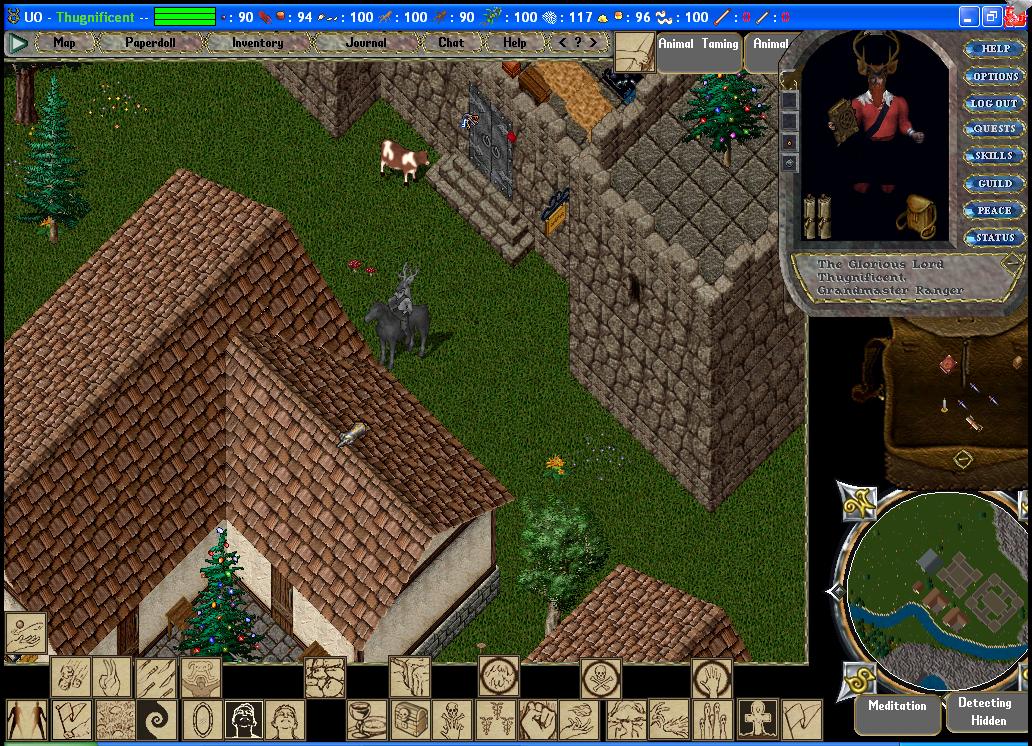The image size is (1032, 746).
Task: Click the LOG OUT button
Action: 993,103
